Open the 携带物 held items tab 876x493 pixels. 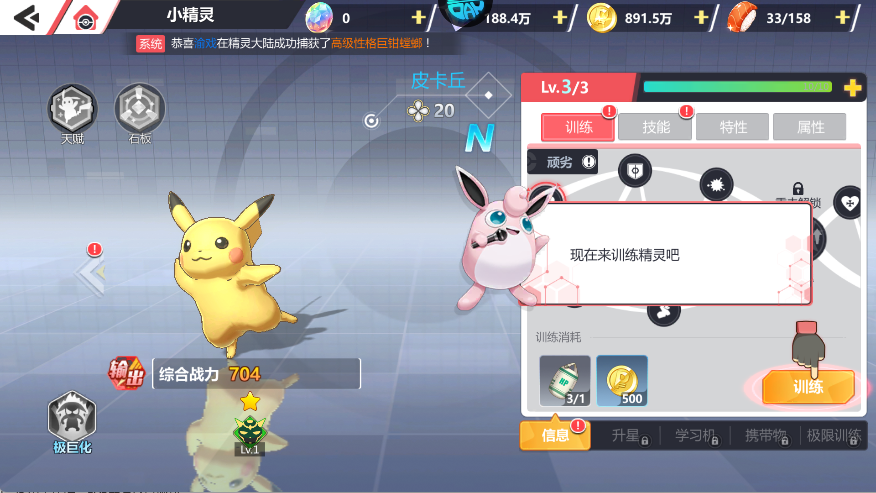769,436
